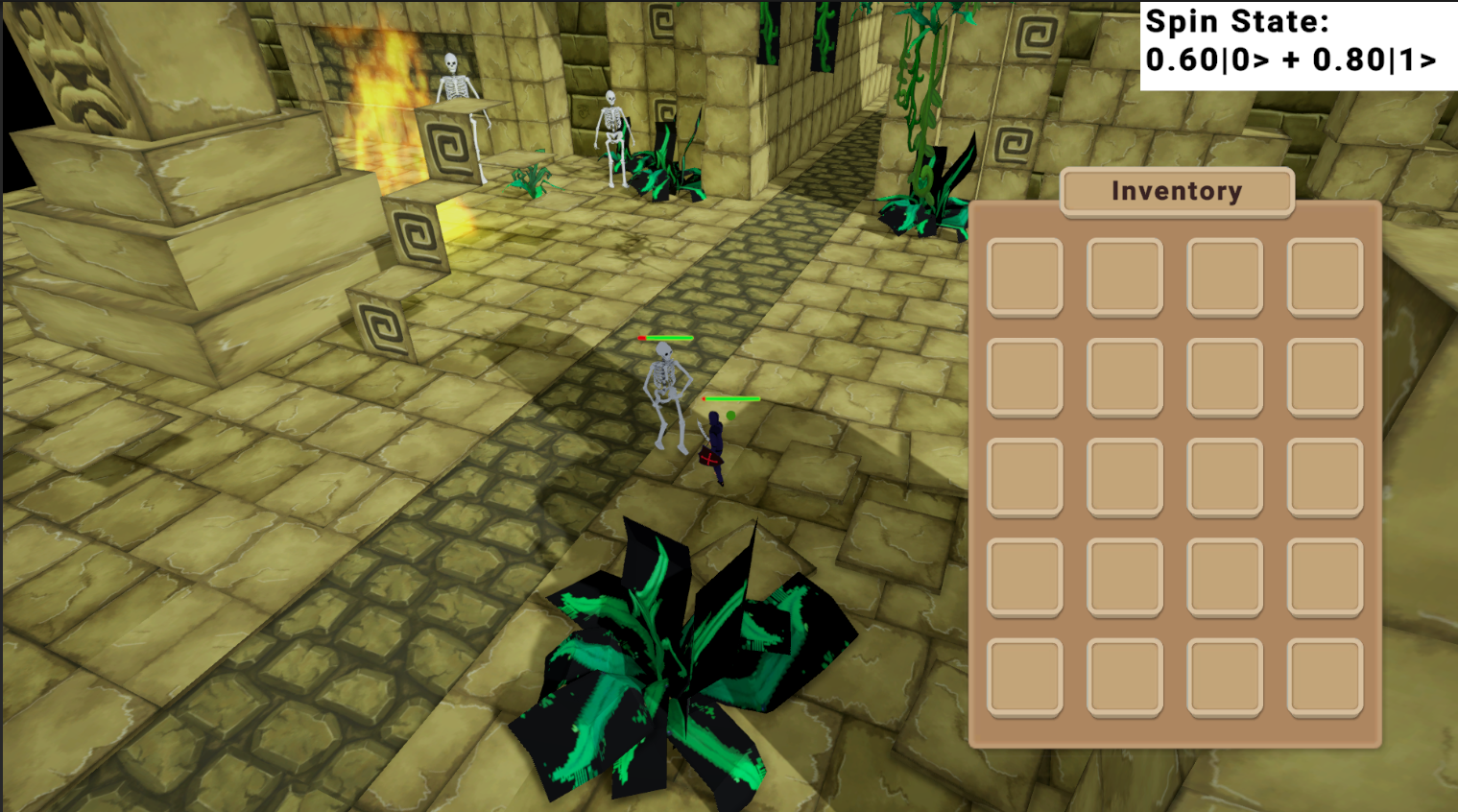This screenshot has width=1458, height=812.
Task: Click the second slot in the fourth inventory row
Action: tap(1124, 576)
